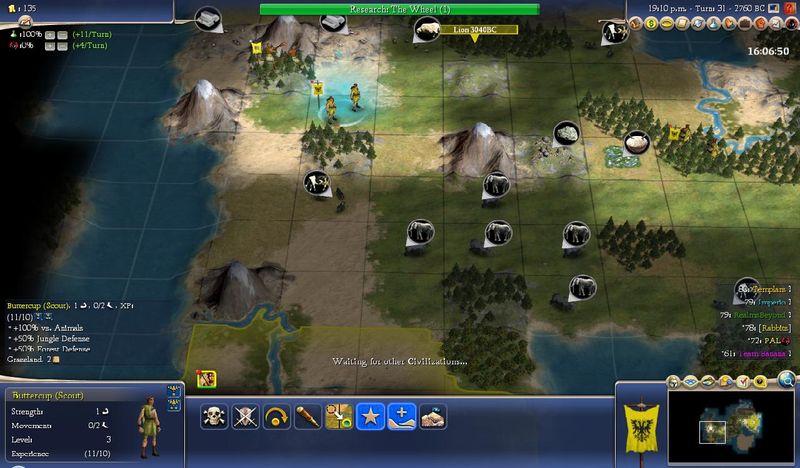Screen dimensions: 800x468
Task: Activate the spyglass explore action
Action: click(308, 415)
